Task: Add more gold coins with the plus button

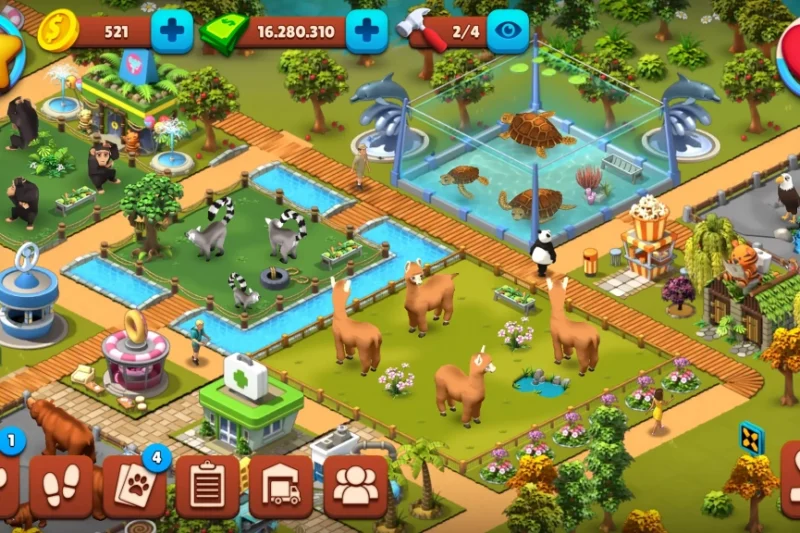Action: coord(172,31)
